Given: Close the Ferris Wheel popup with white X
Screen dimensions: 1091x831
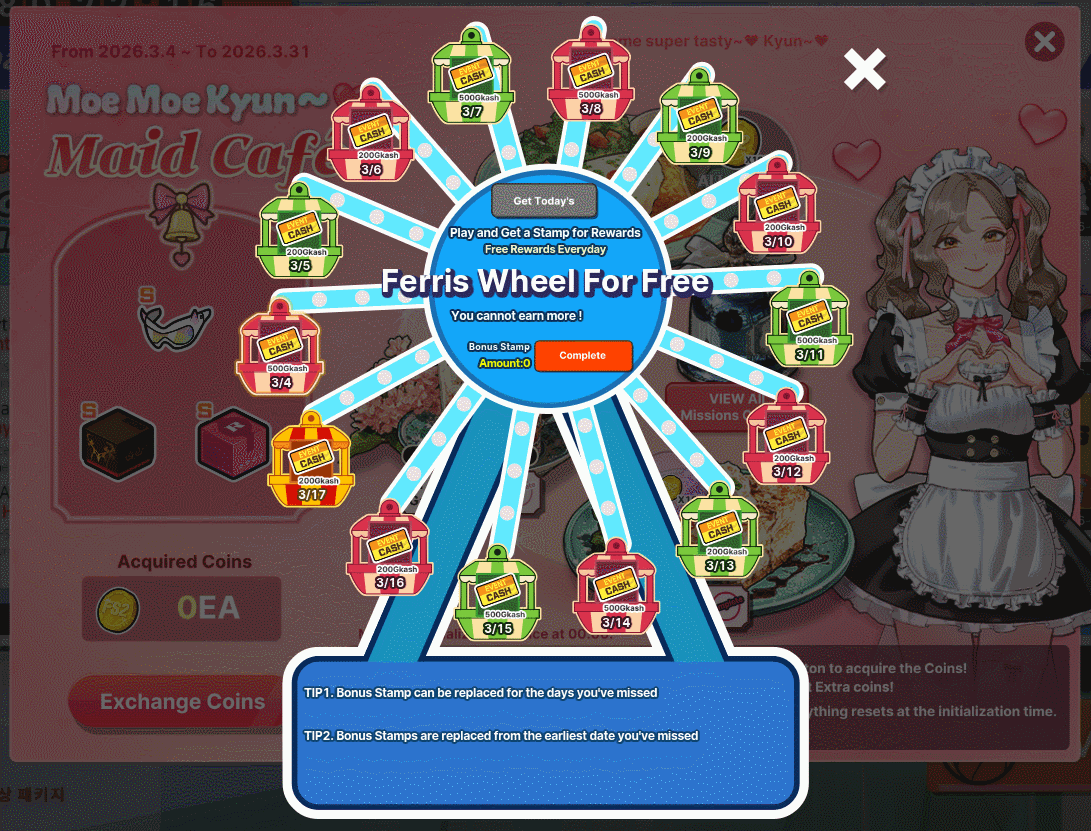Looking at the screenshot, I should [865, 69].
